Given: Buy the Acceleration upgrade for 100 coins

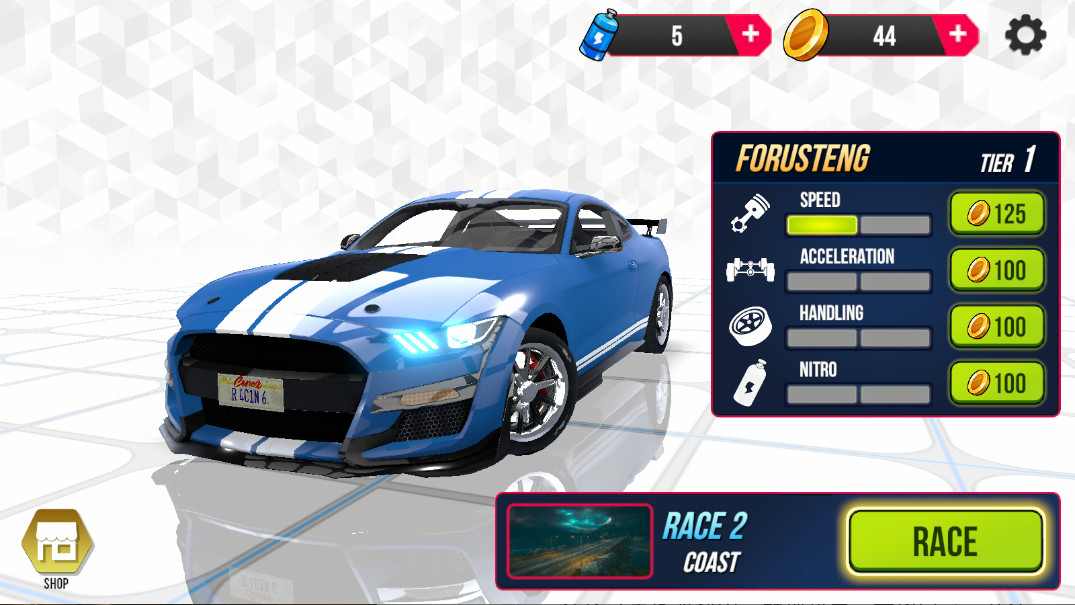Looking at the screenshot, I should point(996,270).
